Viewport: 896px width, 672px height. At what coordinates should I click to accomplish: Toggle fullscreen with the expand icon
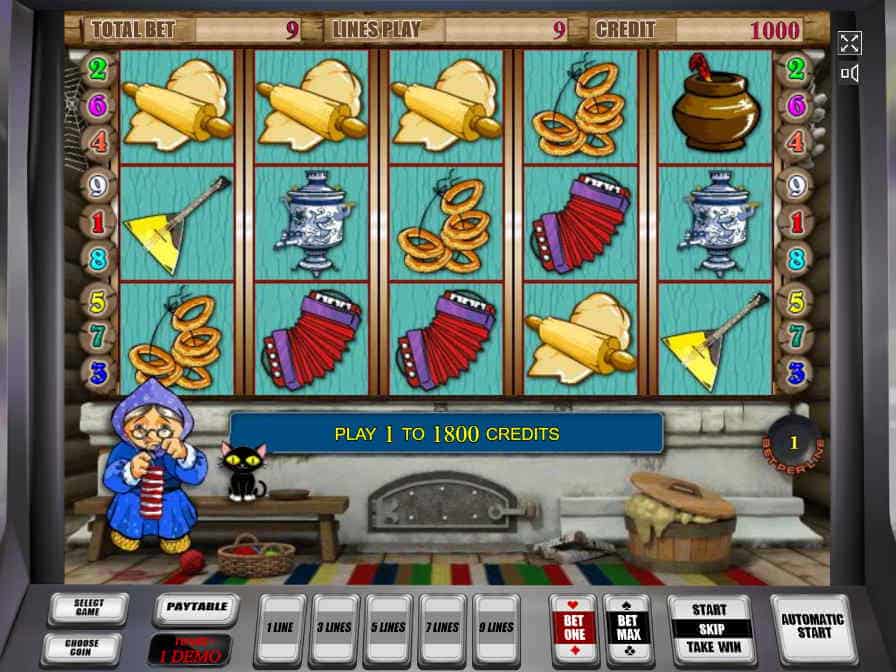(850, 43)
